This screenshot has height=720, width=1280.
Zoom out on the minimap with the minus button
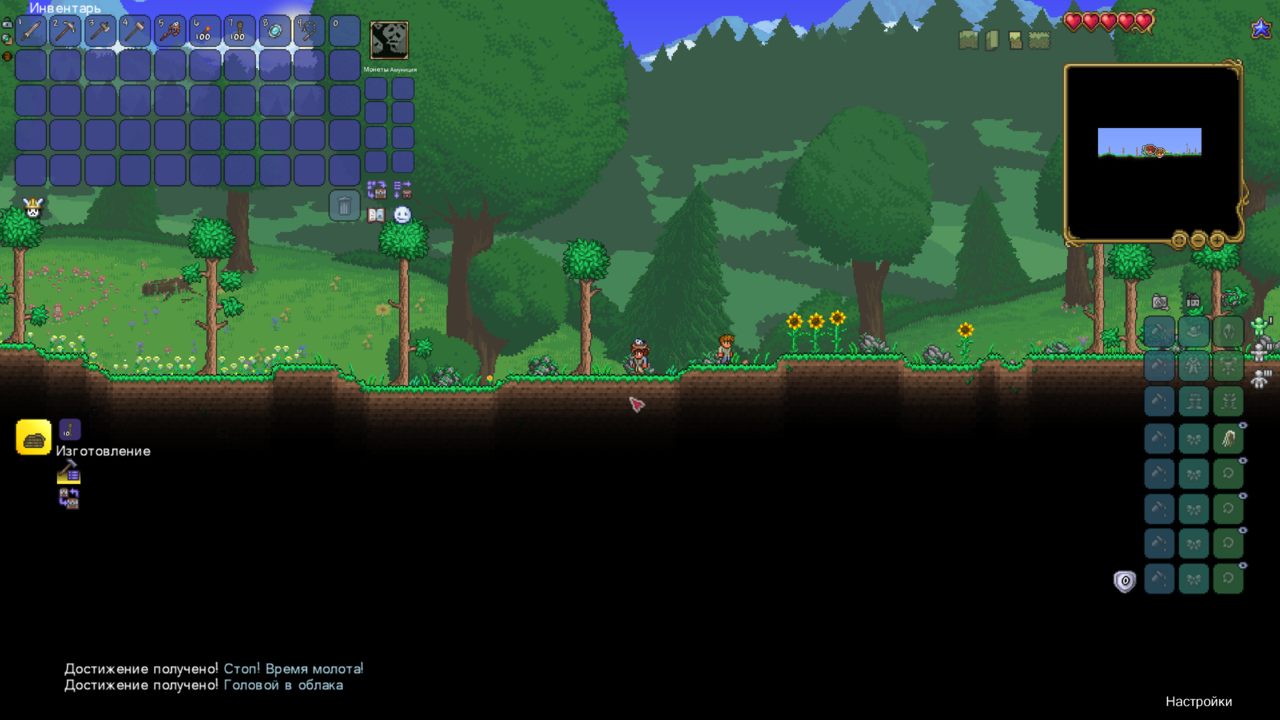1197,240
